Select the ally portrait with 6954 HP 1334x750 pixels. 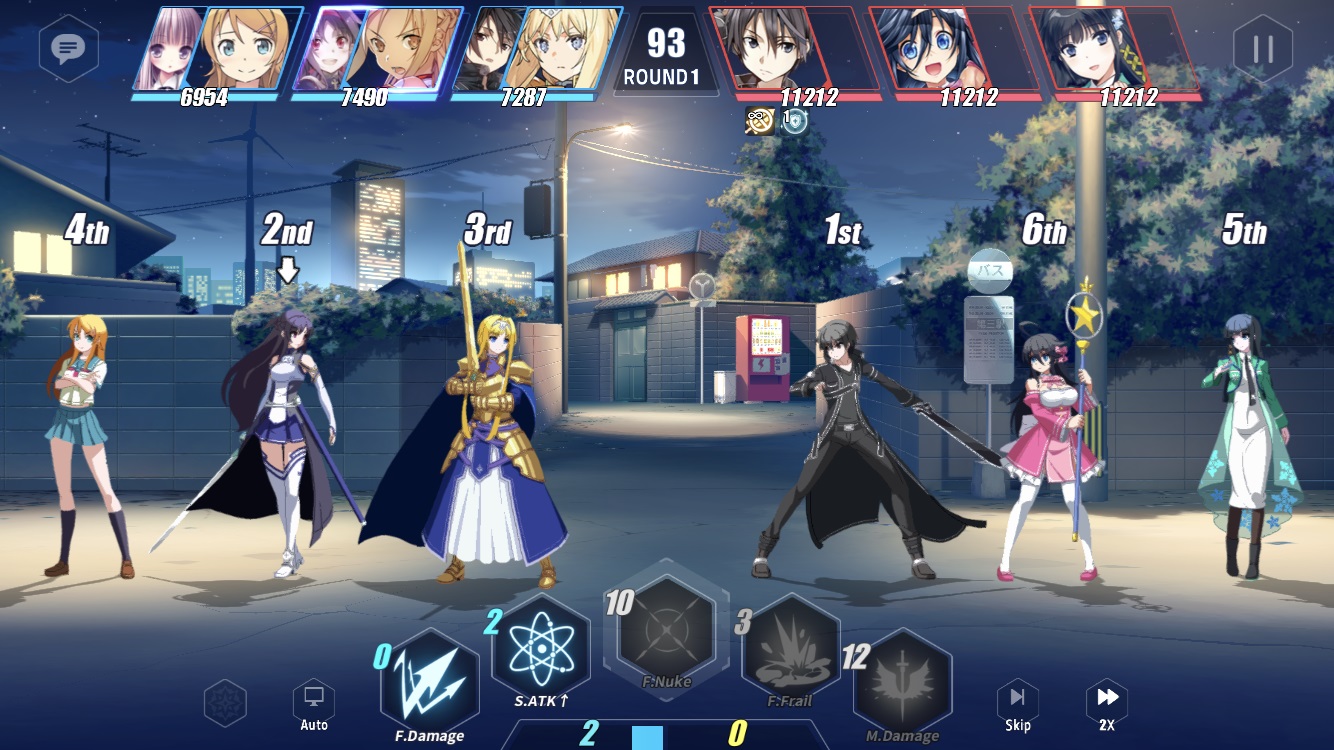click(x=217, y=52)
